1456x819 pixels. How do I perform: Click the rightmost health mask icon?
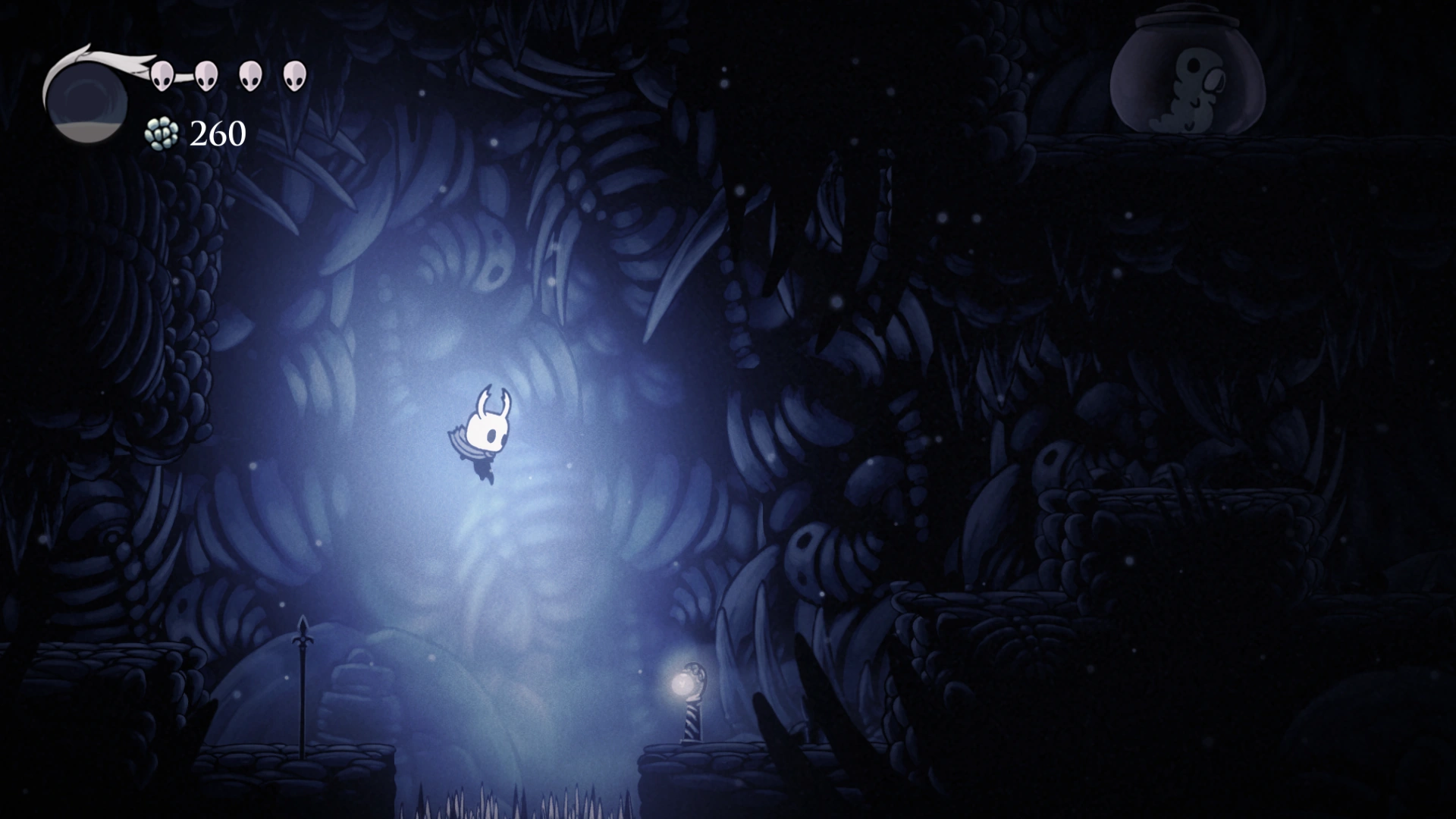294,76
